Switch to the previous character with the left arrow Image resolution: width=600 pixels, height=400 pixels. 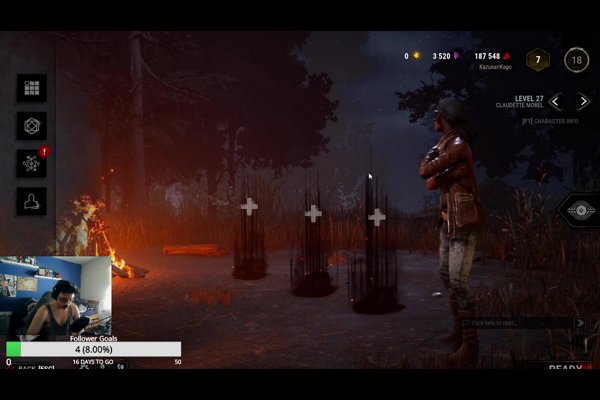pos(556,101)
